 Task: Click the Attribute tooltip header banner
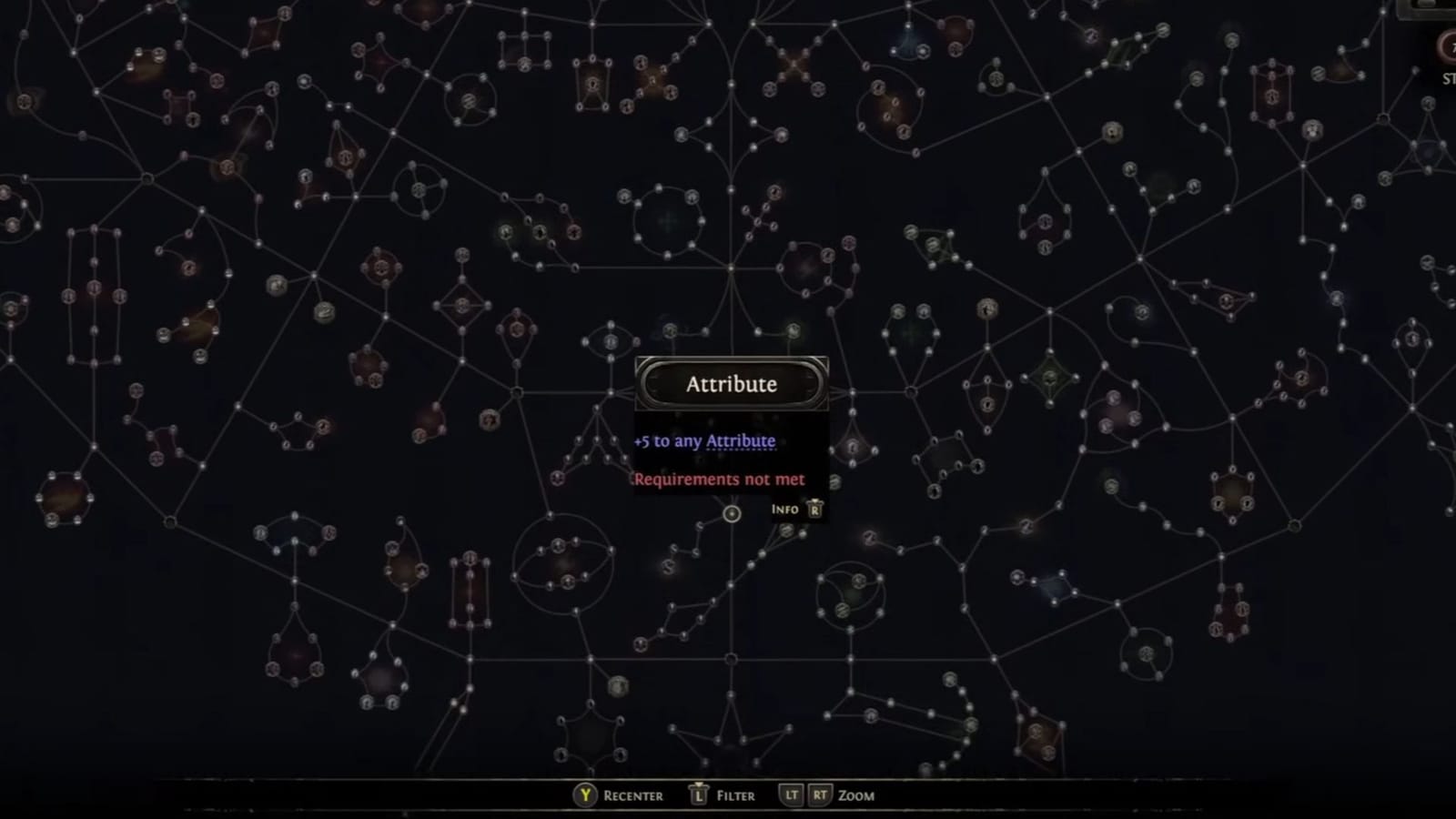(x=732, y=383)
